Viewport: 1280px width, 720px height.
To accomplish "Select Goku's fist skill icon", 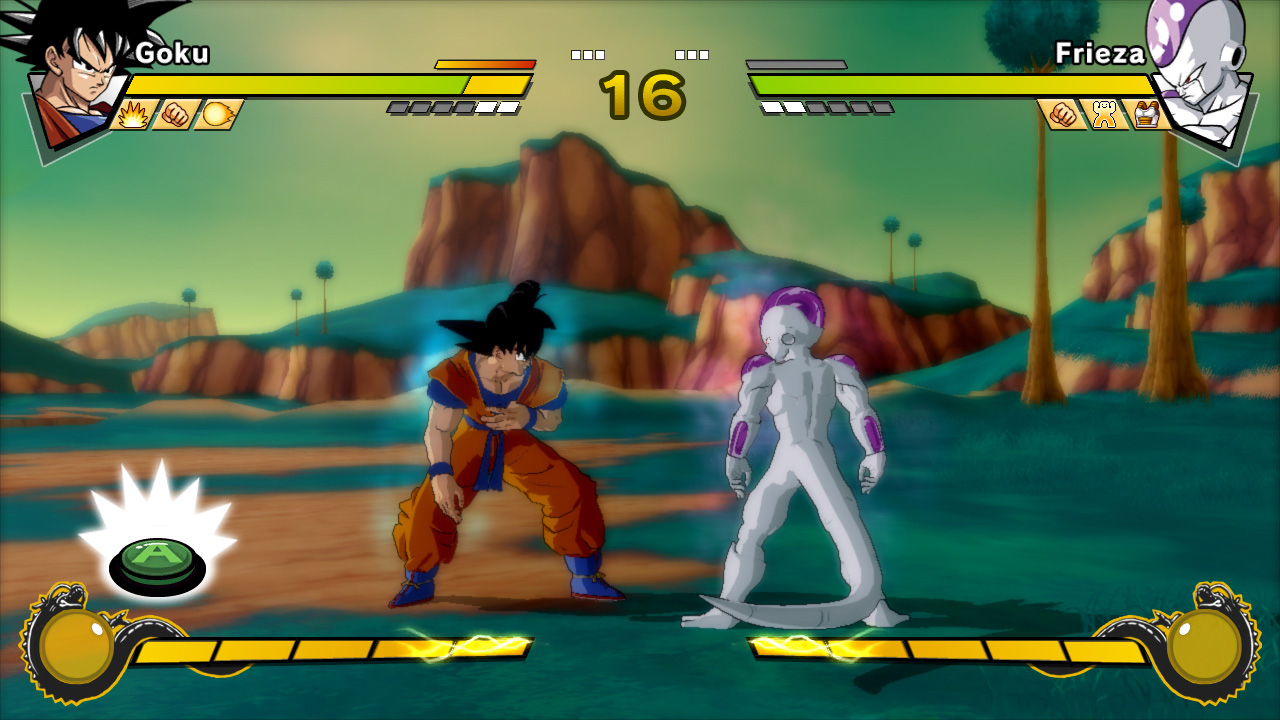I will pyautogui.click(x=175, y=115).
